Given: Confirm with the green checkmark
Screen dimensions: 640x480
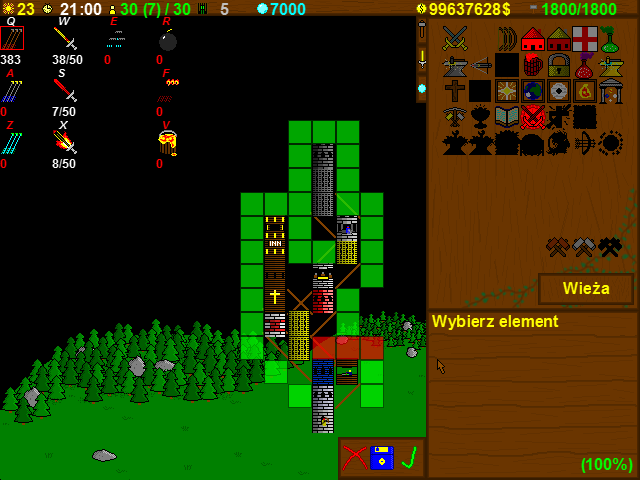Looking at the screenshot, I should tap(408, 457).
